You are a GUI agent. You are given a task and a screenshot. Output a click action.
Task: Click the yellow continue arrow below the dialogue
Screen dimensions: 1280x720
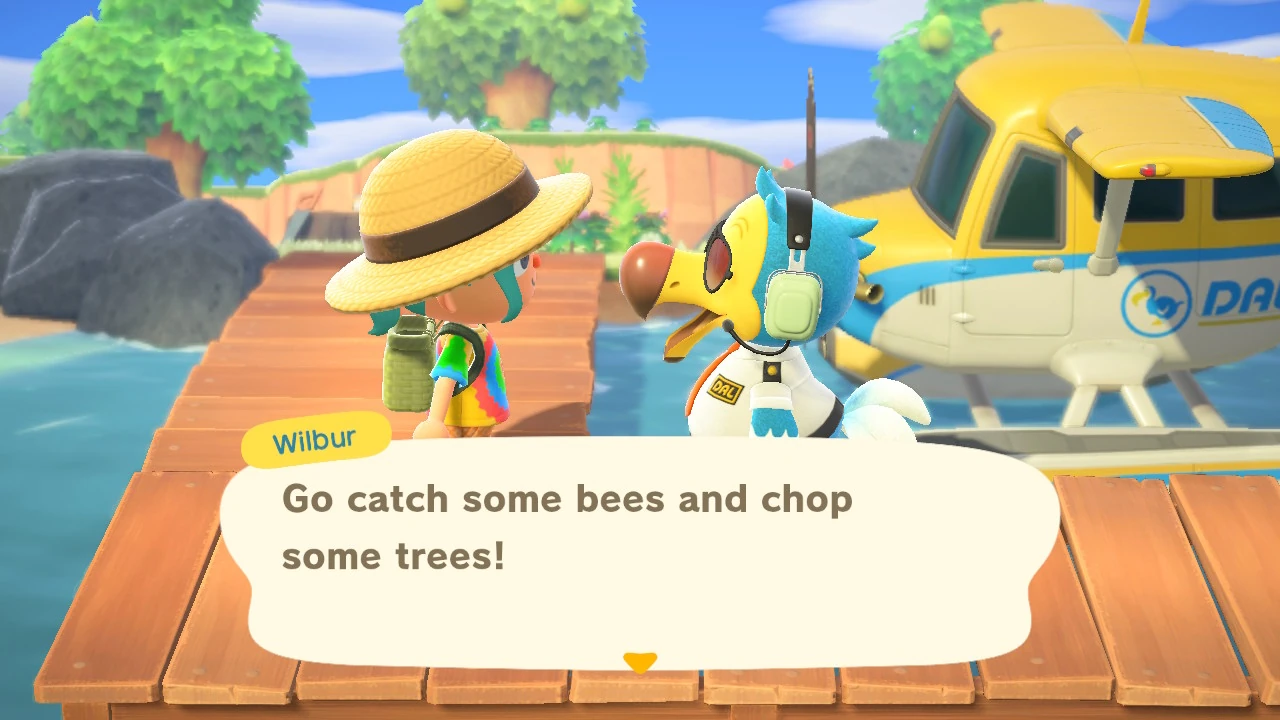640,658
